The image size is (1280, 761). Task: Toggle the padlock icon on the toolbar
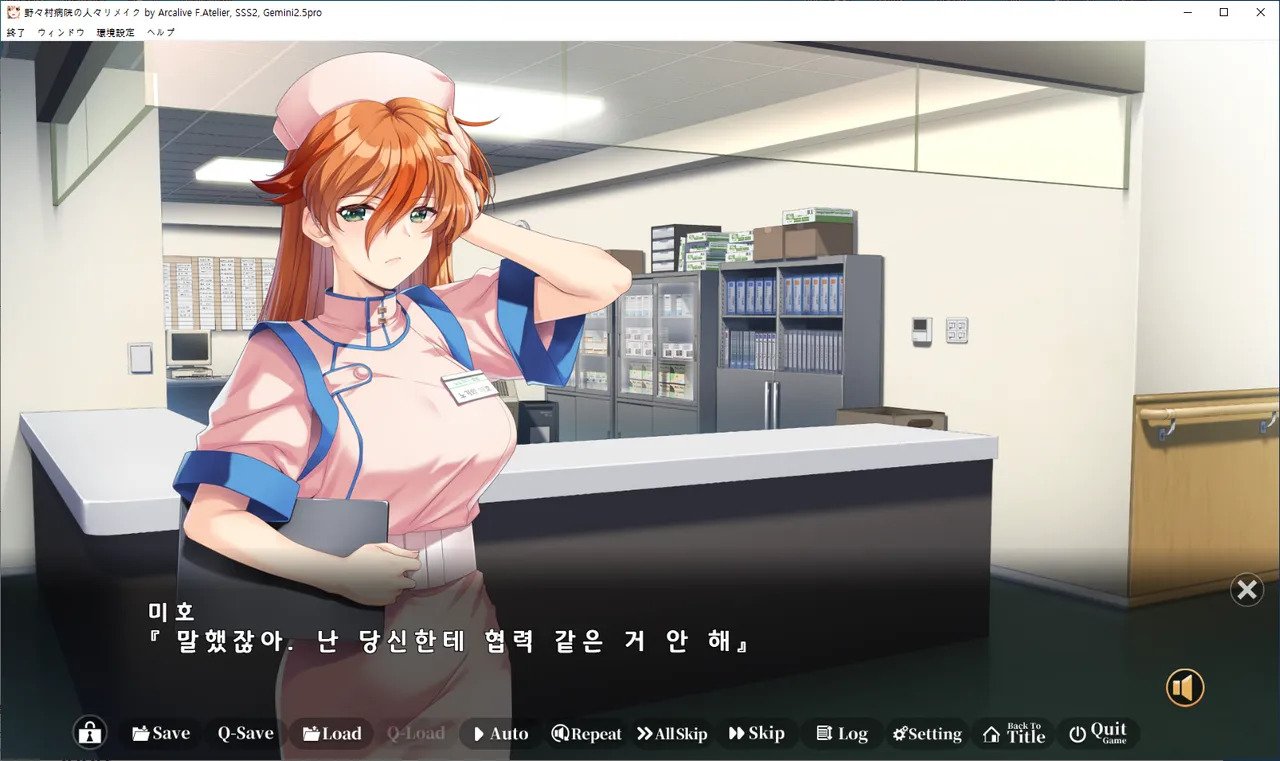tap(90, 733)
